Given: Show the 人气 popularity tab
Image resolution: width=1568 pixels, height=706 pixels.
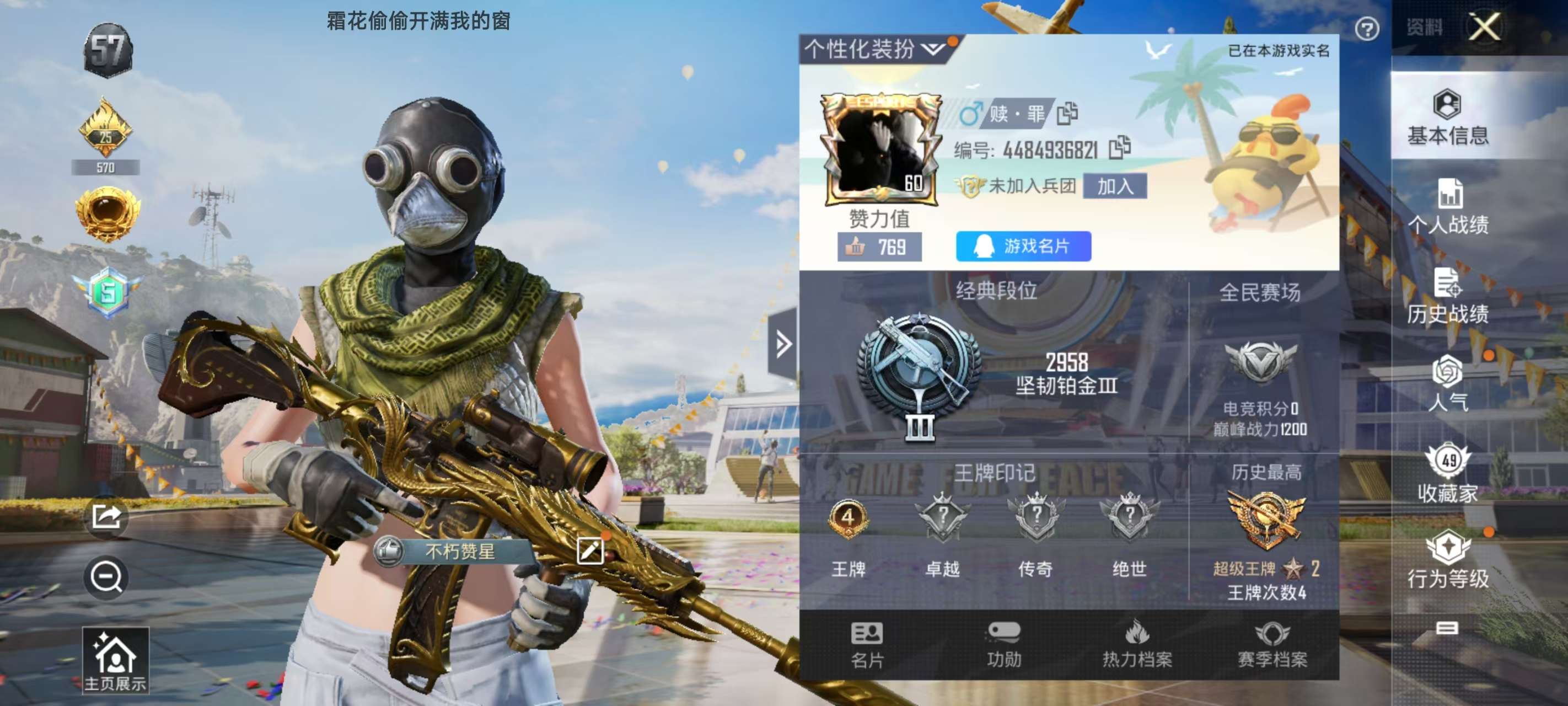Looking at the screenshot, I should click(1447, 384).
